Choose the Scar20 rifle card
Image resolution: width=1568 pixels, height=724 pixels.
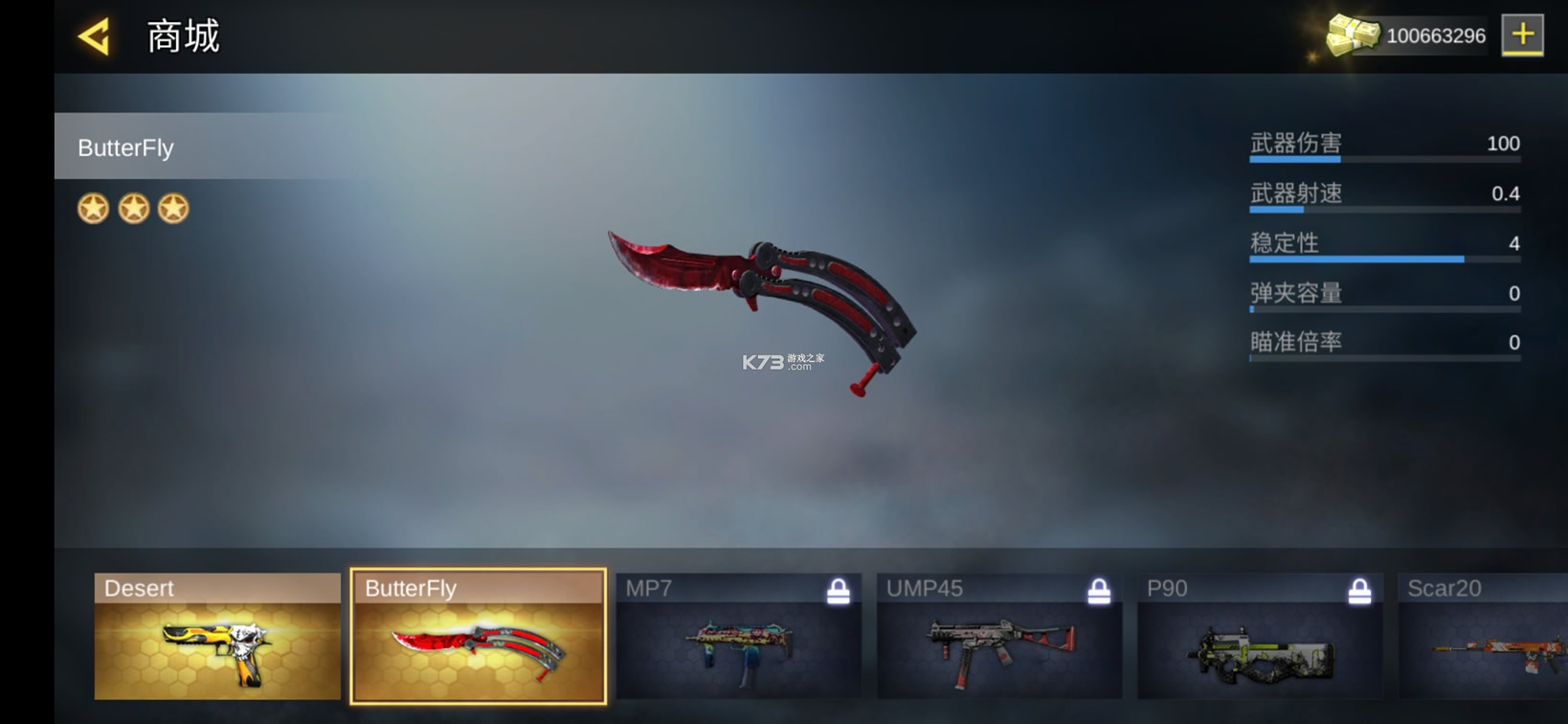tap(1484, 637)
